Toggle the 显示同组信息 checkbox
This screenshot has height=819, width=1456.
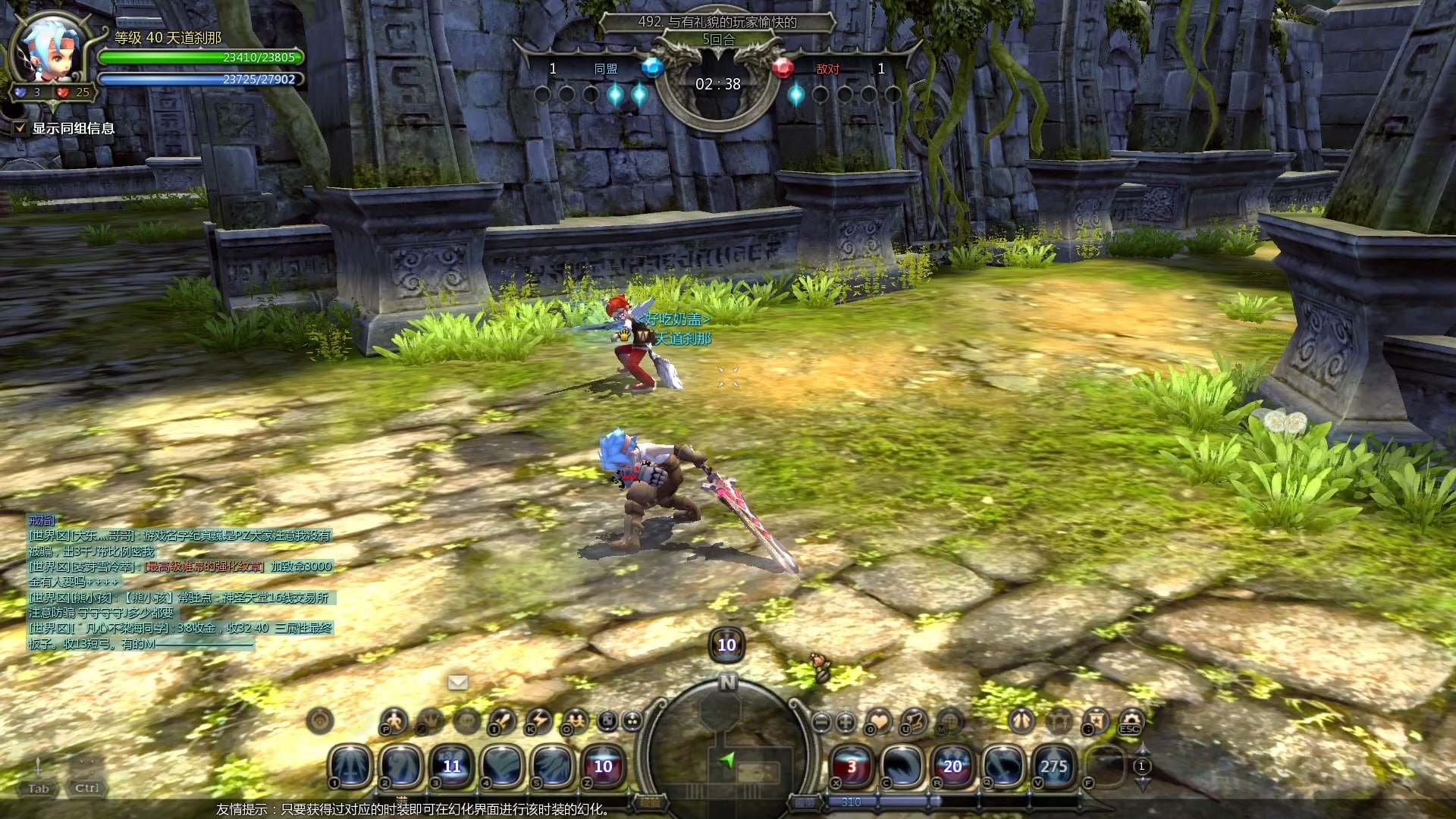tap(20, 128)
